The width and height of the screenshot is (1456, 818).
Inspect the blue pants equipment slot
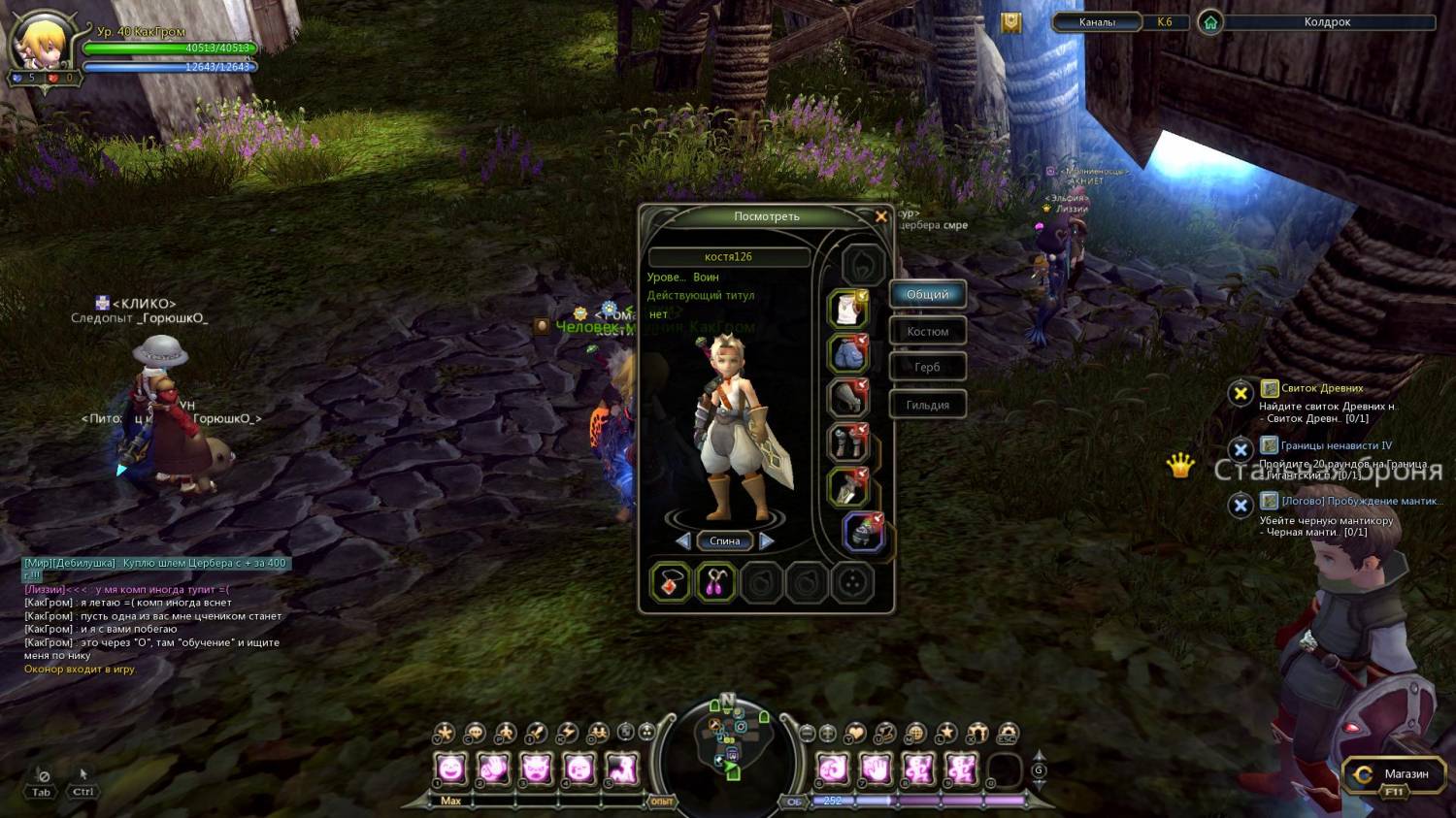(x=847, y=353)
